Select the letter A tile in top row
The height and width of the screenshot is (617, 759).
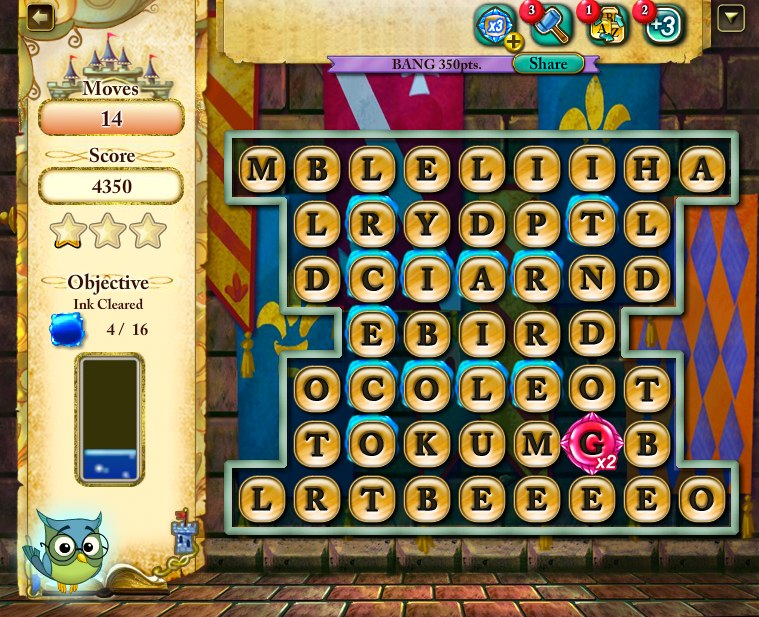[x=702, y=170]
